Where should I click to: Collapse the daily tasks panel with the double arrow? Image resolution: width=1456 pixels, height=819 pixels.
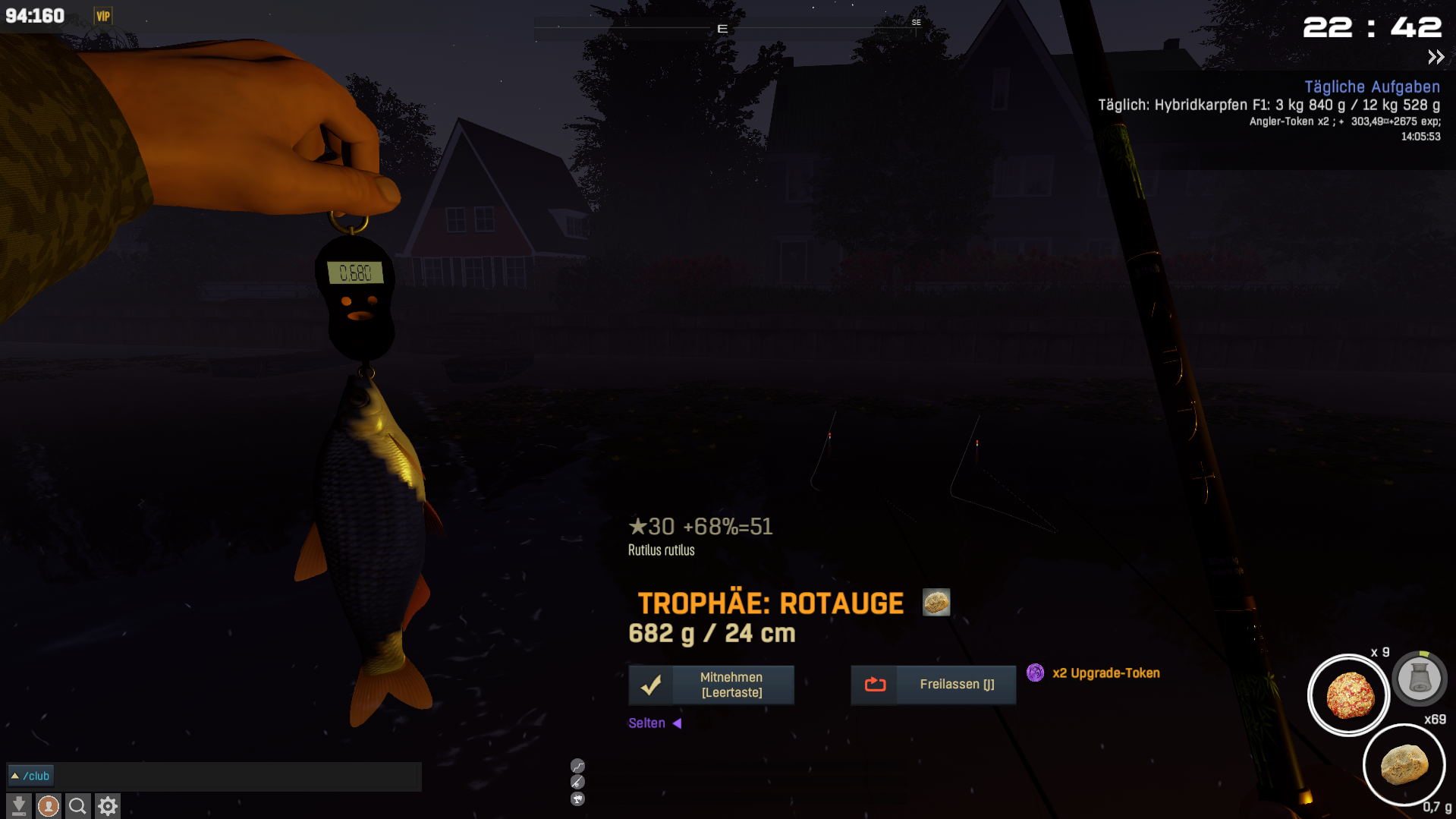1436,57
